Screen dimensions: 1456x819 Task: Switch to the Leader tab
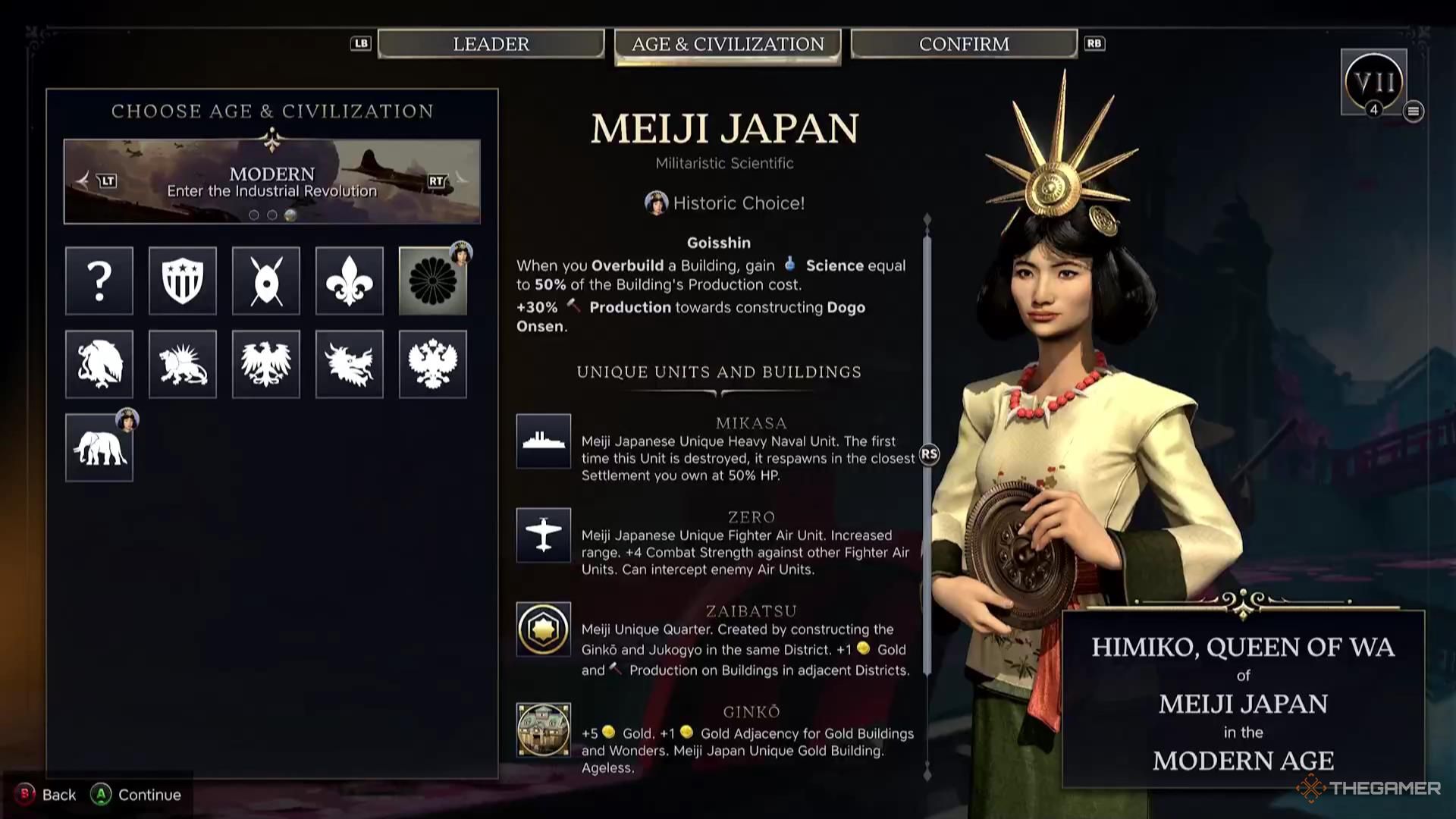pyautogui.click(x=491, y=44)
